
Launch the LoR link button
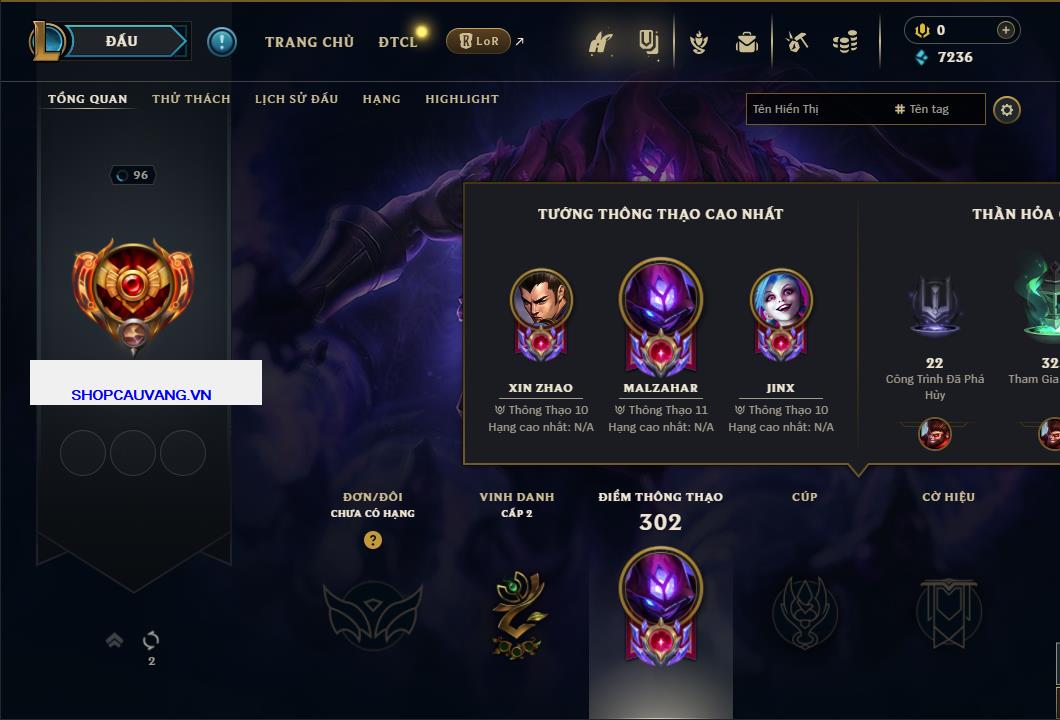pyautogui.click(x=478, y=41)
